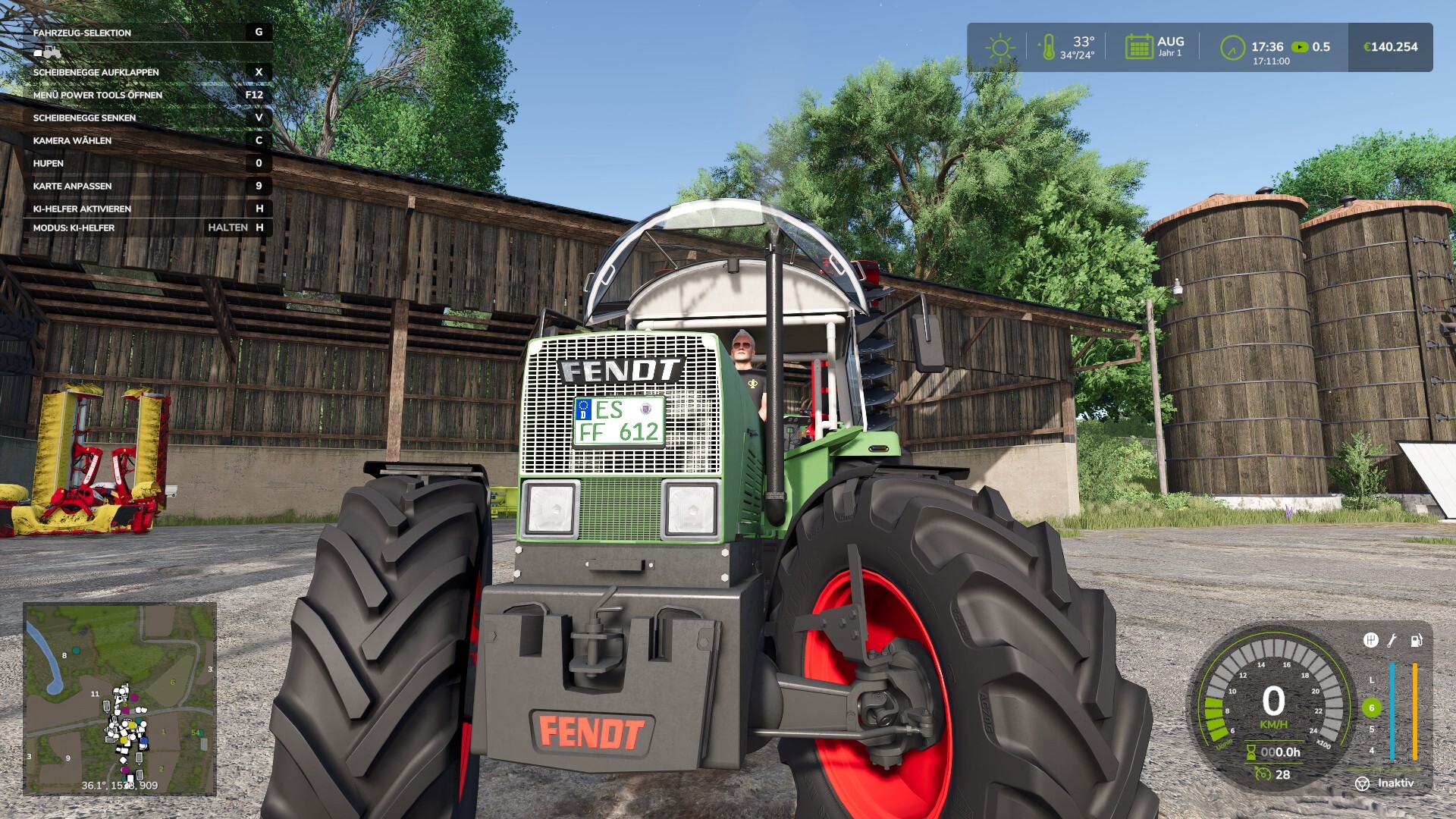Toggle the steering wheel Inaktiv indicator
The width and height of the screenshot is (1456, 819).
pyautogui.click(x=1363, y=783)
